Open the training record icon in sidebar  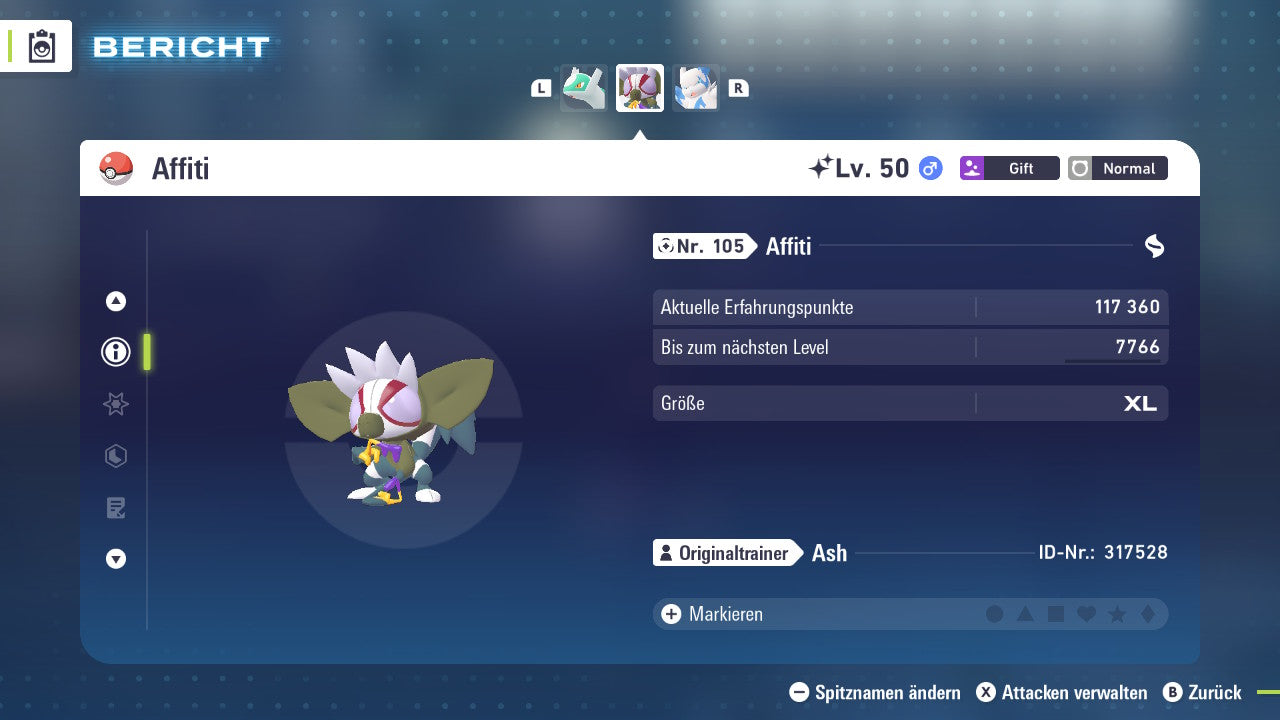(x=115, y=508)
